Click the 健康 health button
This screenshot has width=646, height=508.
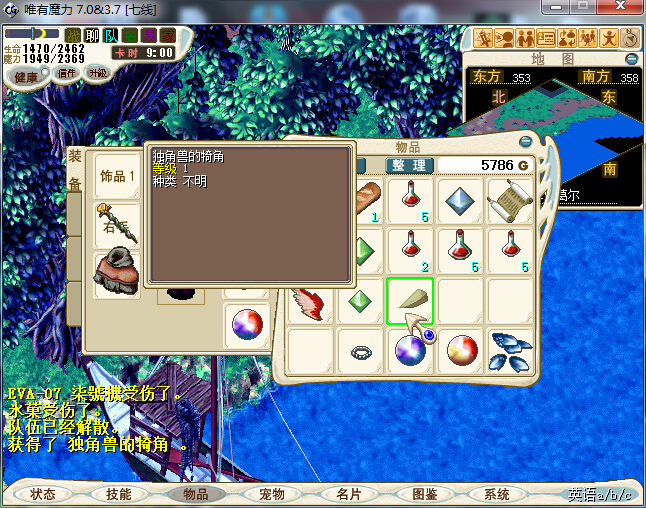tap(26, 77)
